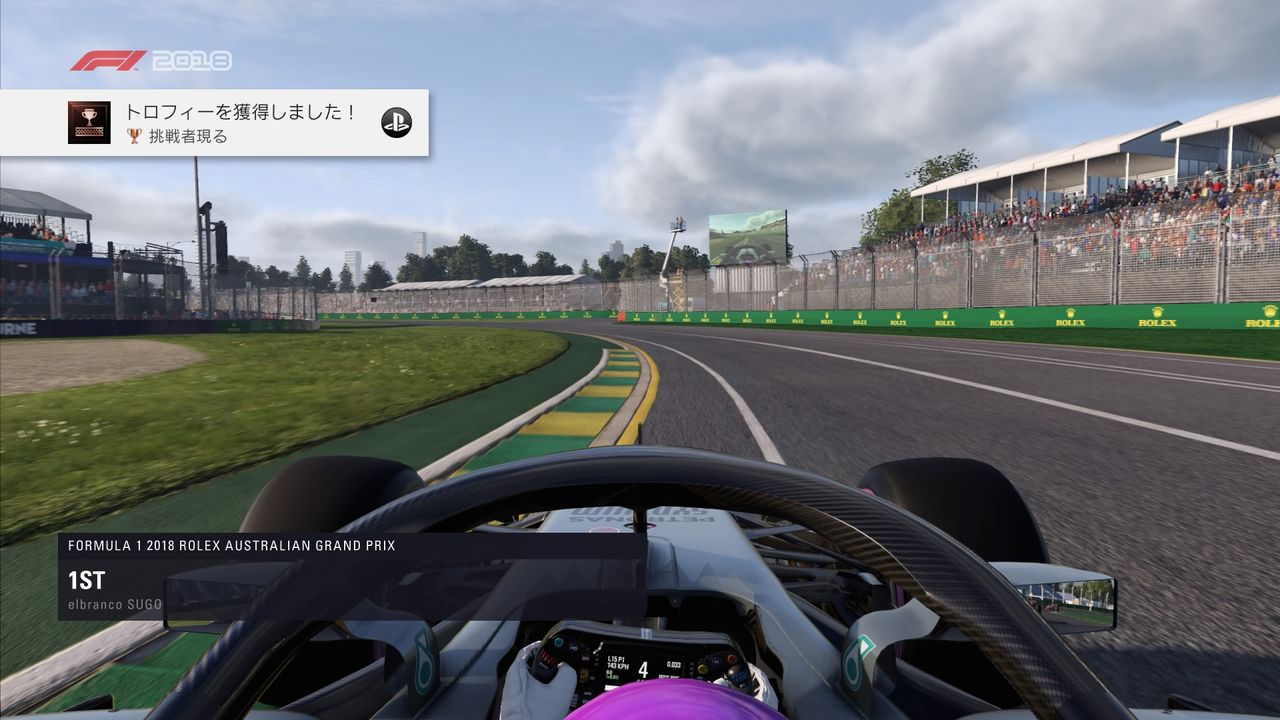
Task: Click the gear indicator showing 4
Action: [644, 670]
